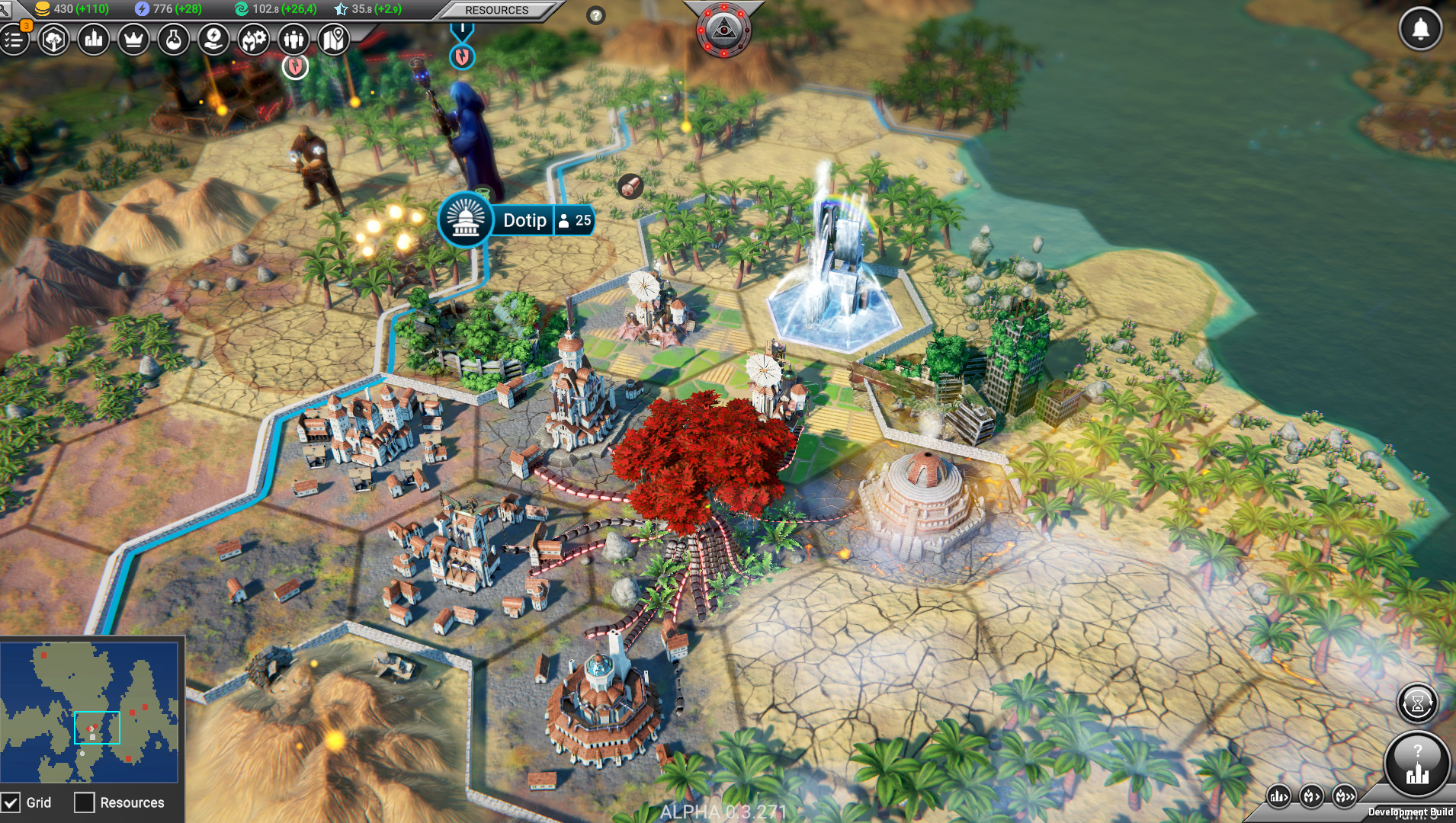Click the RESOURCES button
The width and height of the screenshot is (1456, 823).
(x=496, y=10)
